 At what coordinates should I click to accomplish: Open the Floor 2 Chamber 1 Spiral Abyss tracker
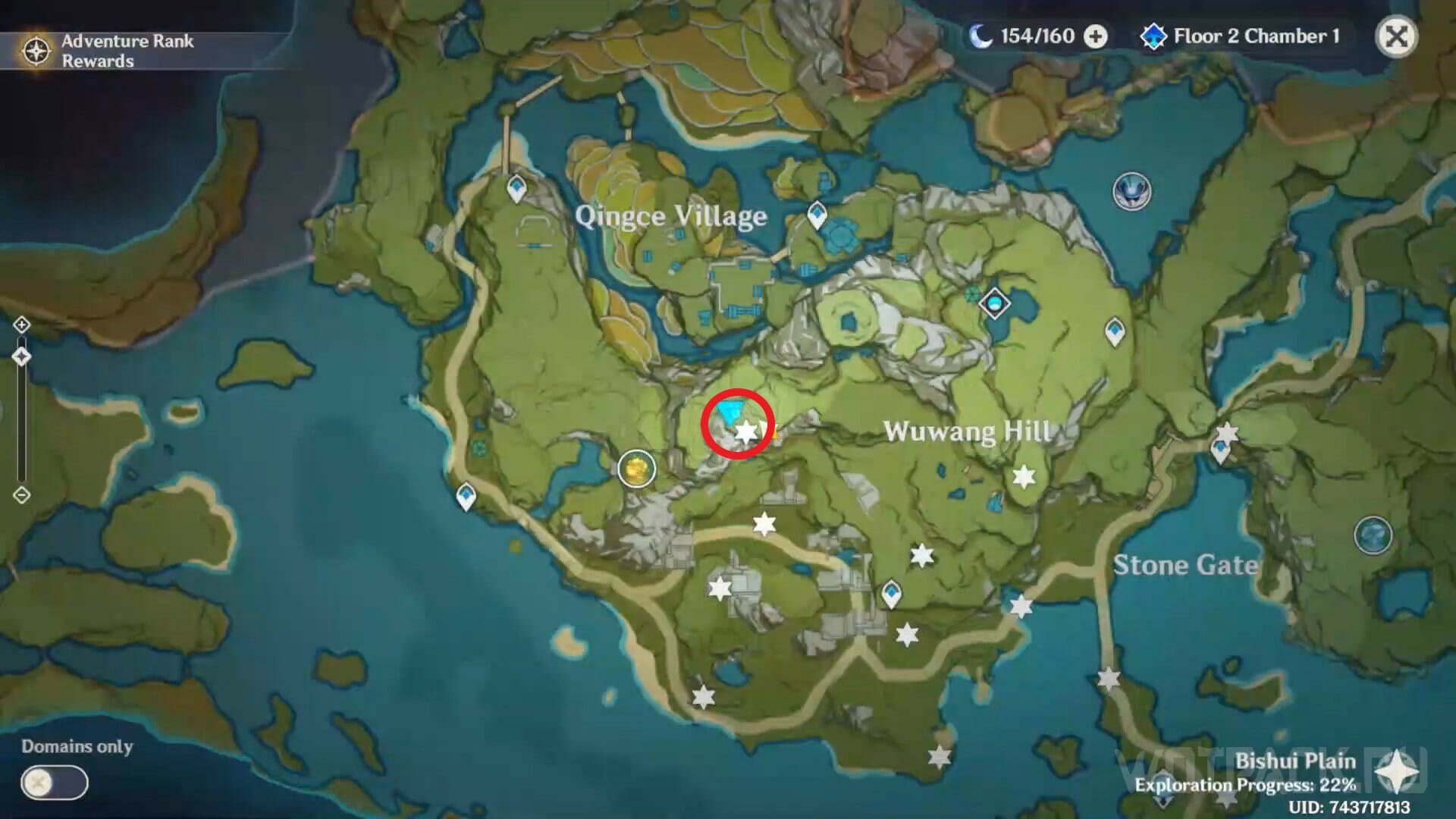[1241, 36]
